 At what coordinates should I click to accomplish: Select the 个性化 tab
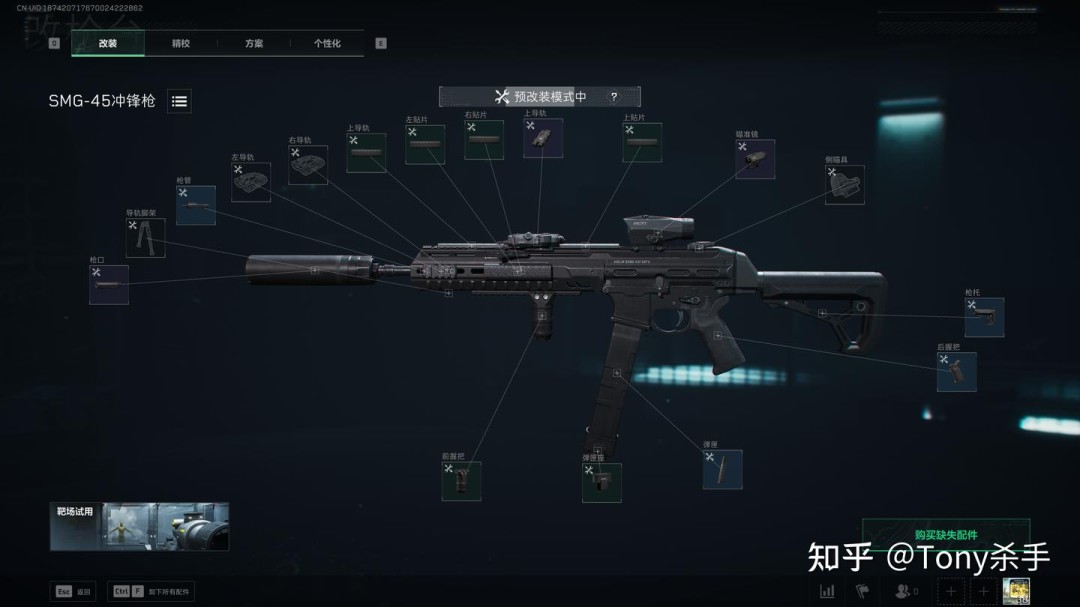(327, 44)
